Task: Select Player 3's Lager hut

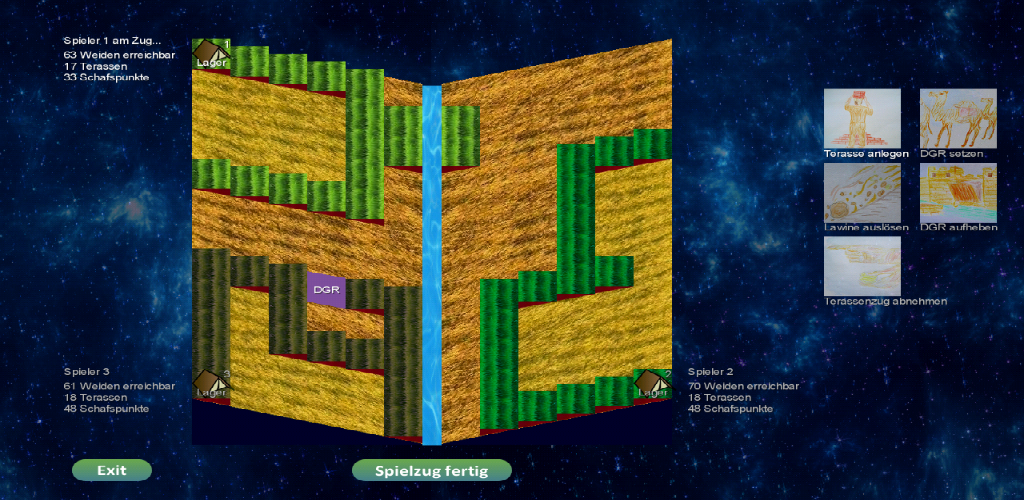Action: click(210, 383)
